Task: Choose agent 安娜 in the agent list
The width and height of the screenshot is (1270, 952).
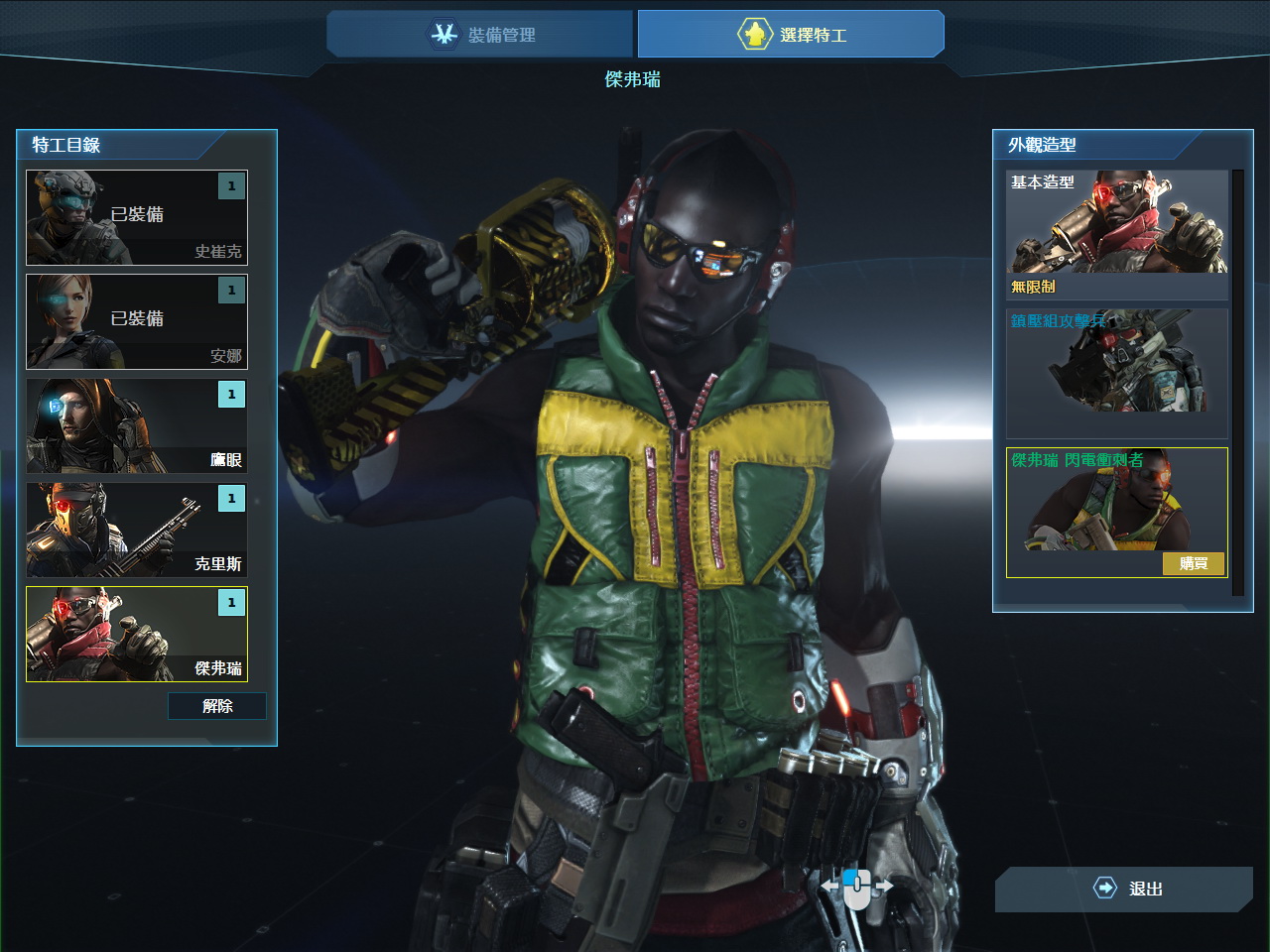Action: [137, 321]
